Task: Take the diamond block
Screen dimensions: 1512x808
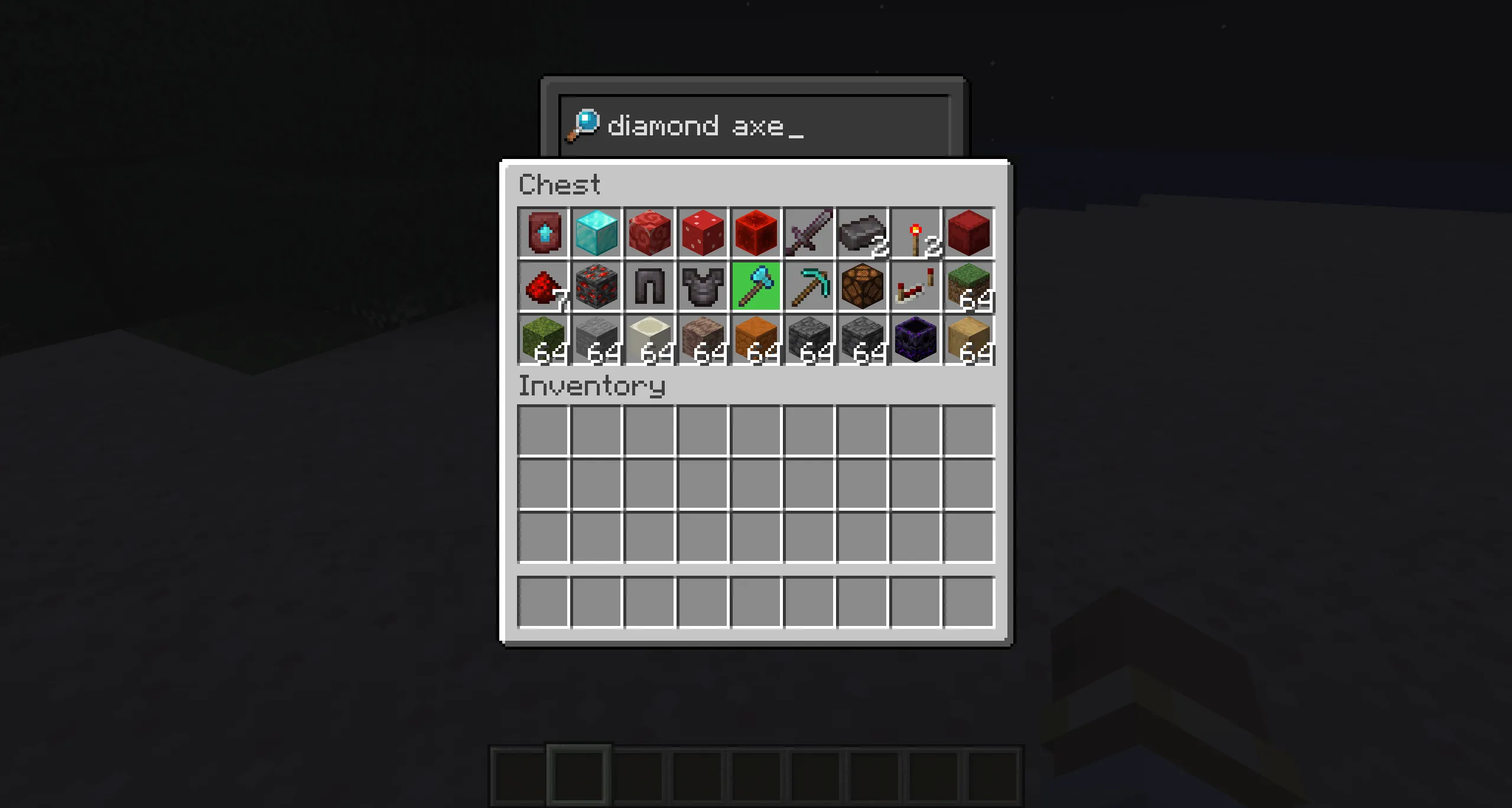Action: (x=596, y=233)
